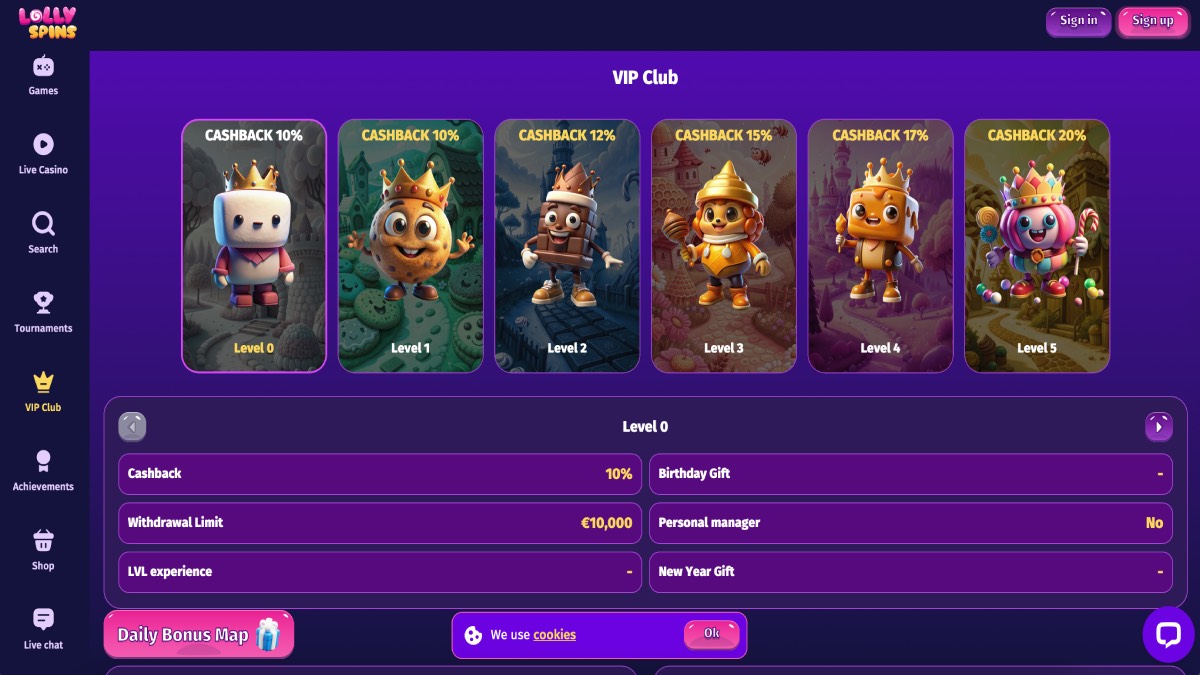Choose the Level 1 cookie card
Screen dimensions: 1200x675
pos(410,246)
